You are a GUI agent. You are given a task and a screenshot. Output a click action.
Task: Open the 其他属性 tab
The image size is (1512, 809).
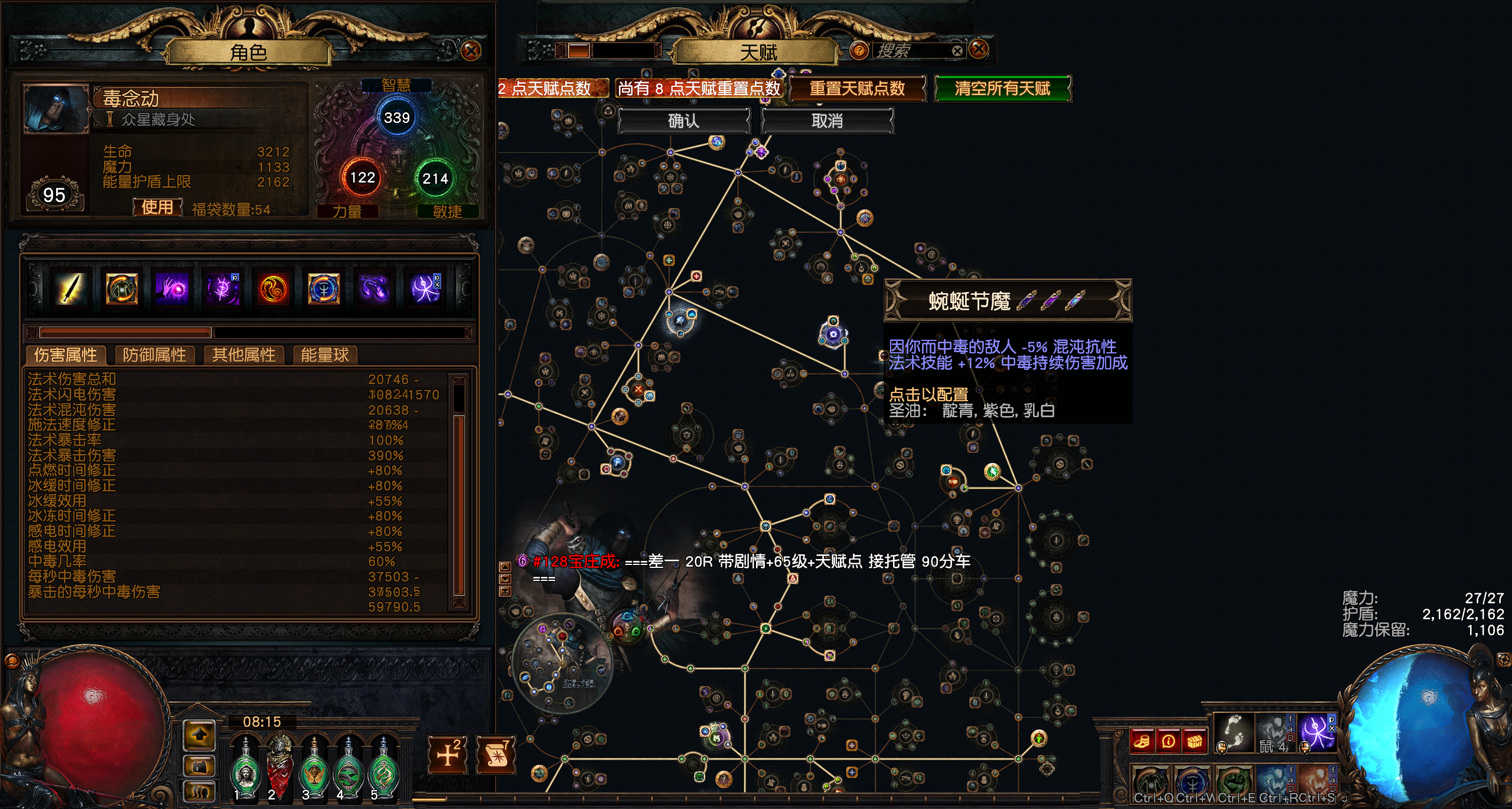point(243,355)
